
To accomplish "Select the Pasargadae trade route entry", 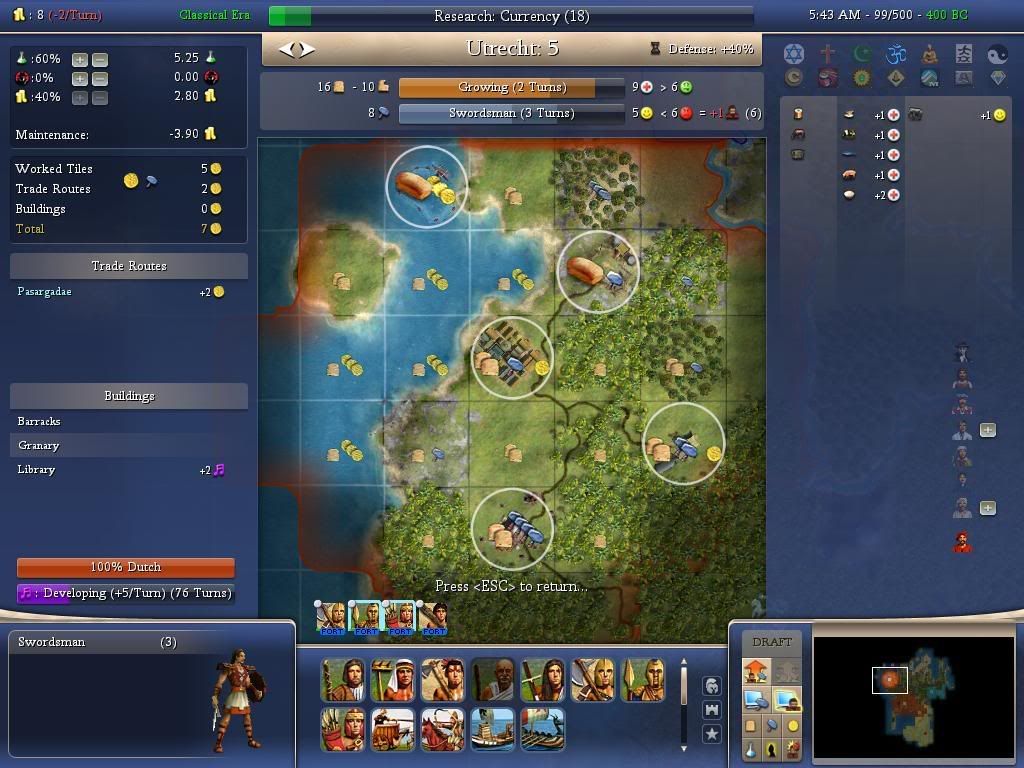I will pos(44,292).
